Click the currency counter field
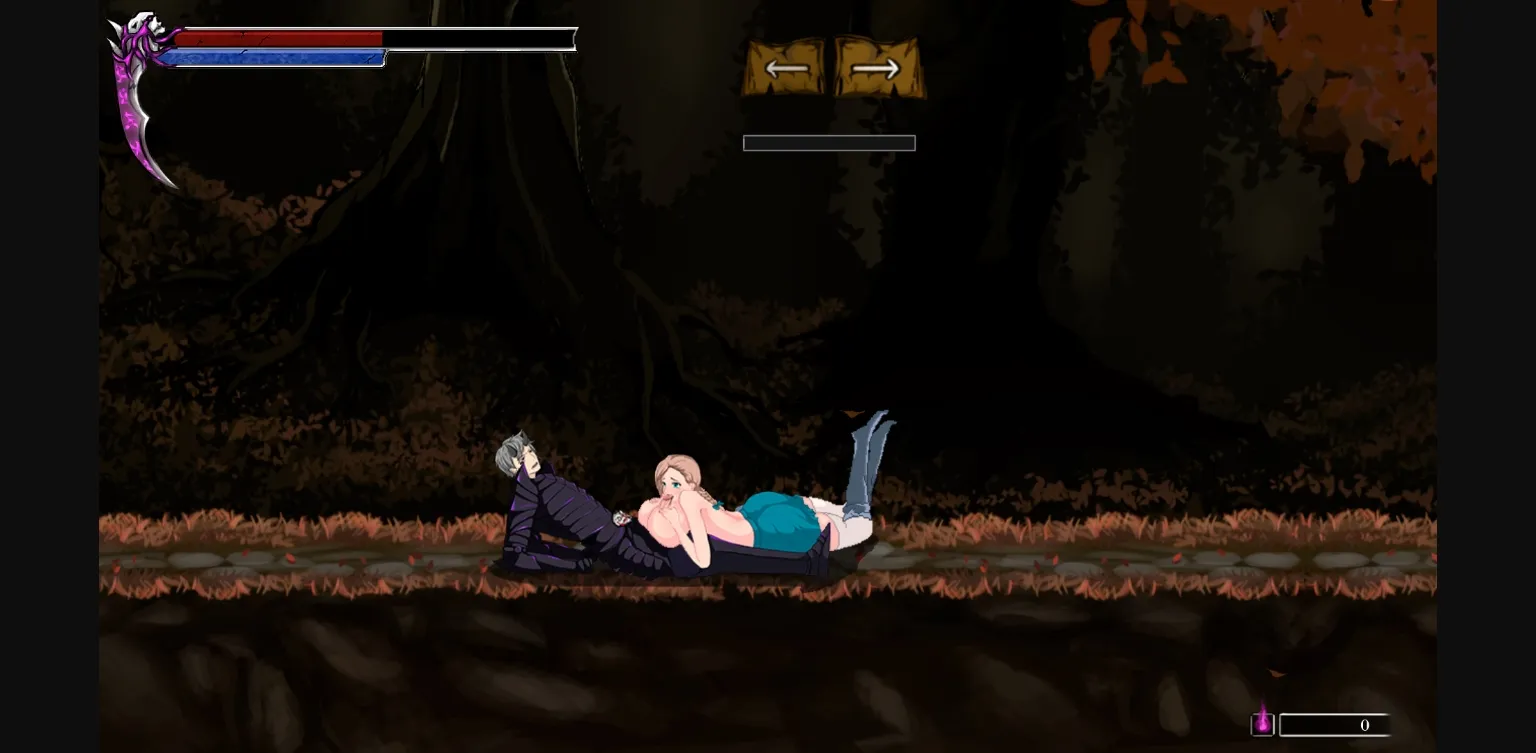The height and width of the screenshot is (753, 1536). [x=1335, y=725]
